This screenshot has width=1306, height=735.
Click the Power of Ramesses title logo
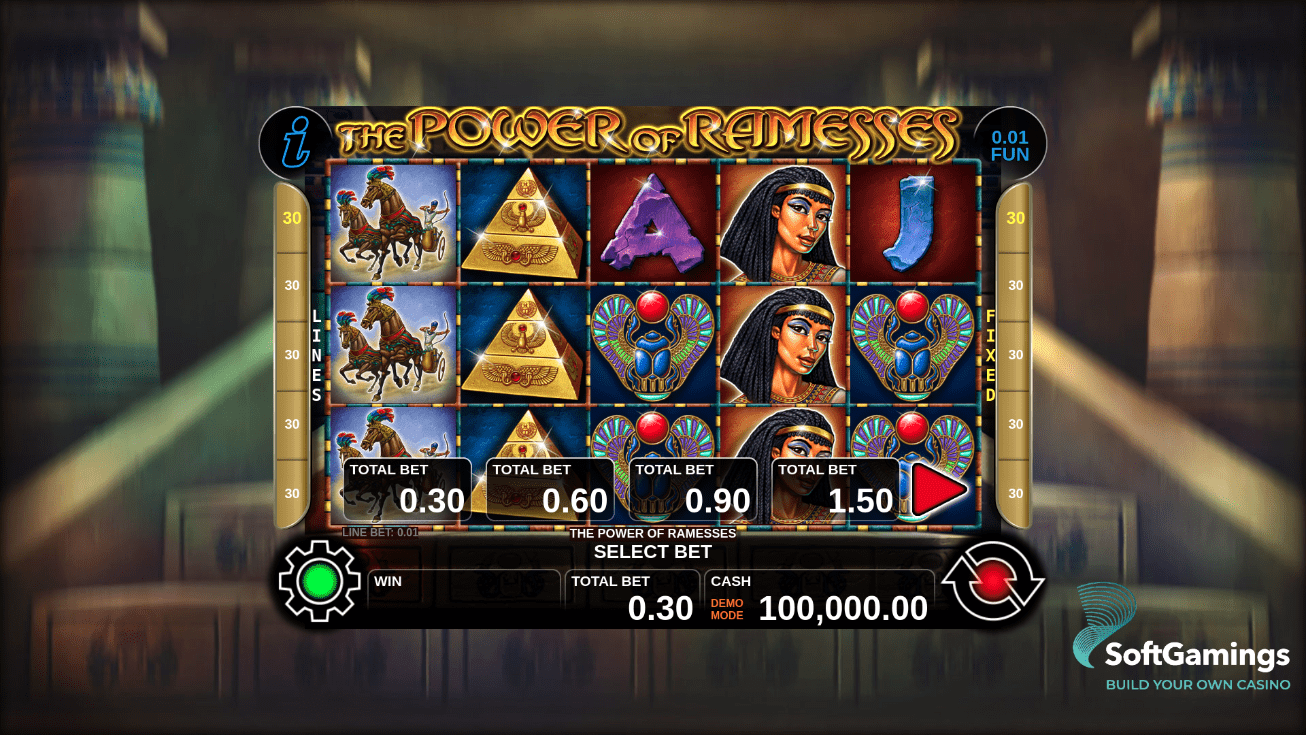(651, 130)
